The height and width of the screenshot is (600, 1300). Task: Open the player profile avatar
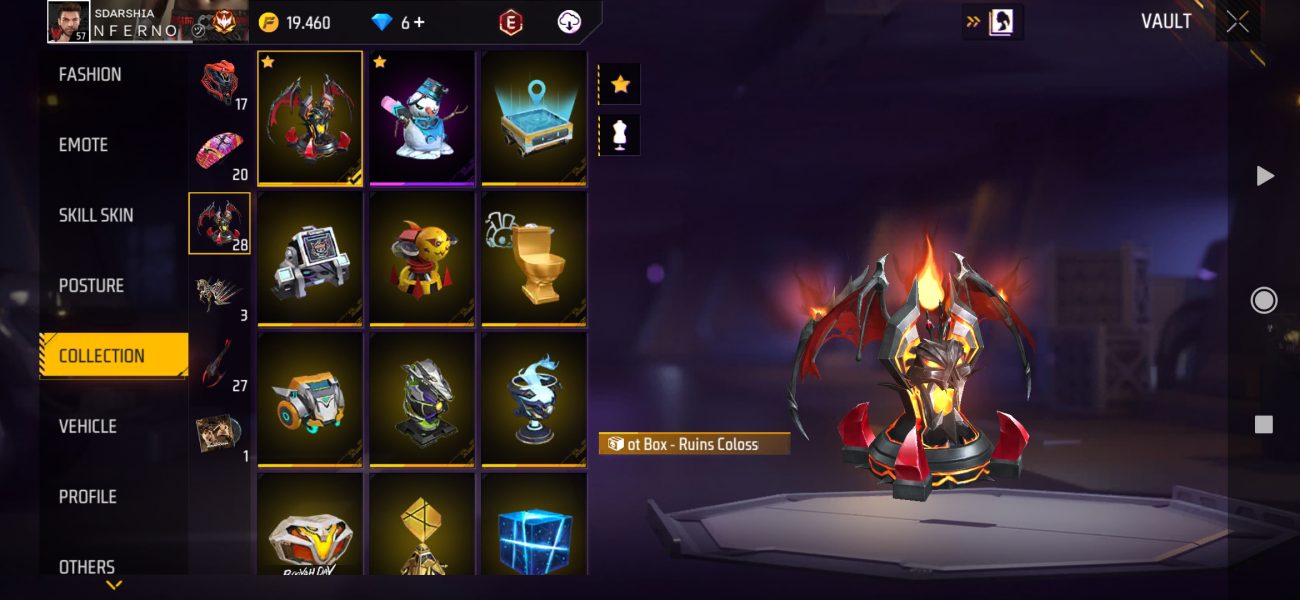pyautogui.click(x=69, y=22)
